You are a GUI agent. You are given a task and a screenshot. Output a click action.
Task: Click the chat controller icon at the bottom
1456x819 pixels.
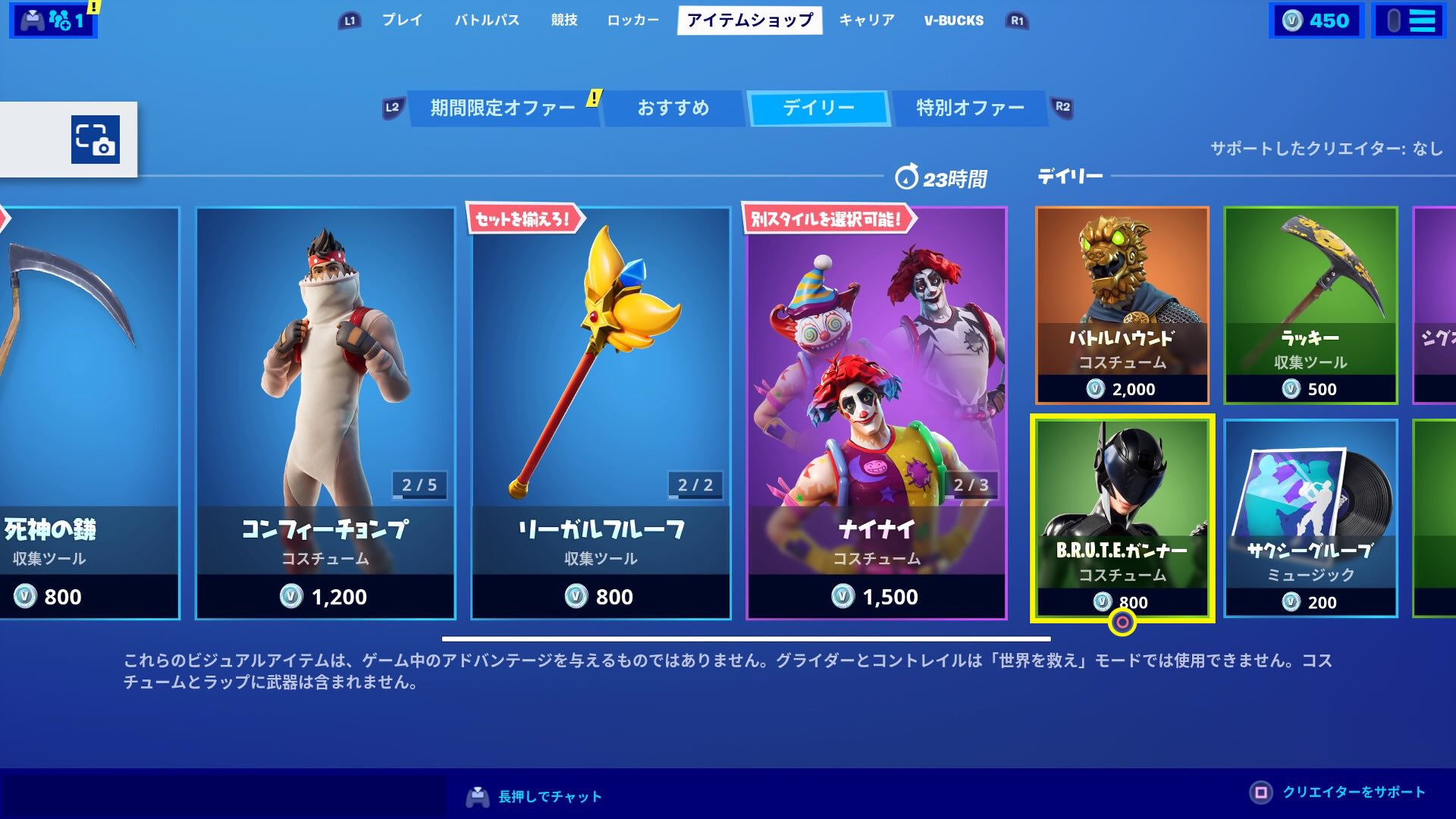tap(478, 795)
